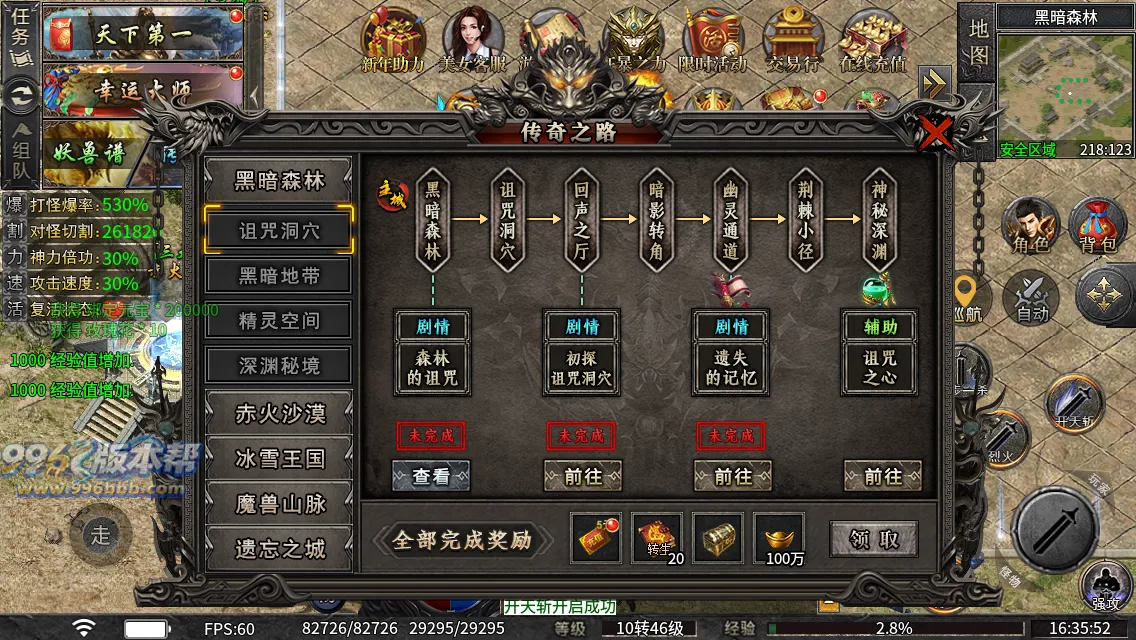Image resolution: width=1136 pixels, height=640 pixels.
Task: Go to 初探诅咒洞穴 quest via 前往
Action: coord(582,477)
